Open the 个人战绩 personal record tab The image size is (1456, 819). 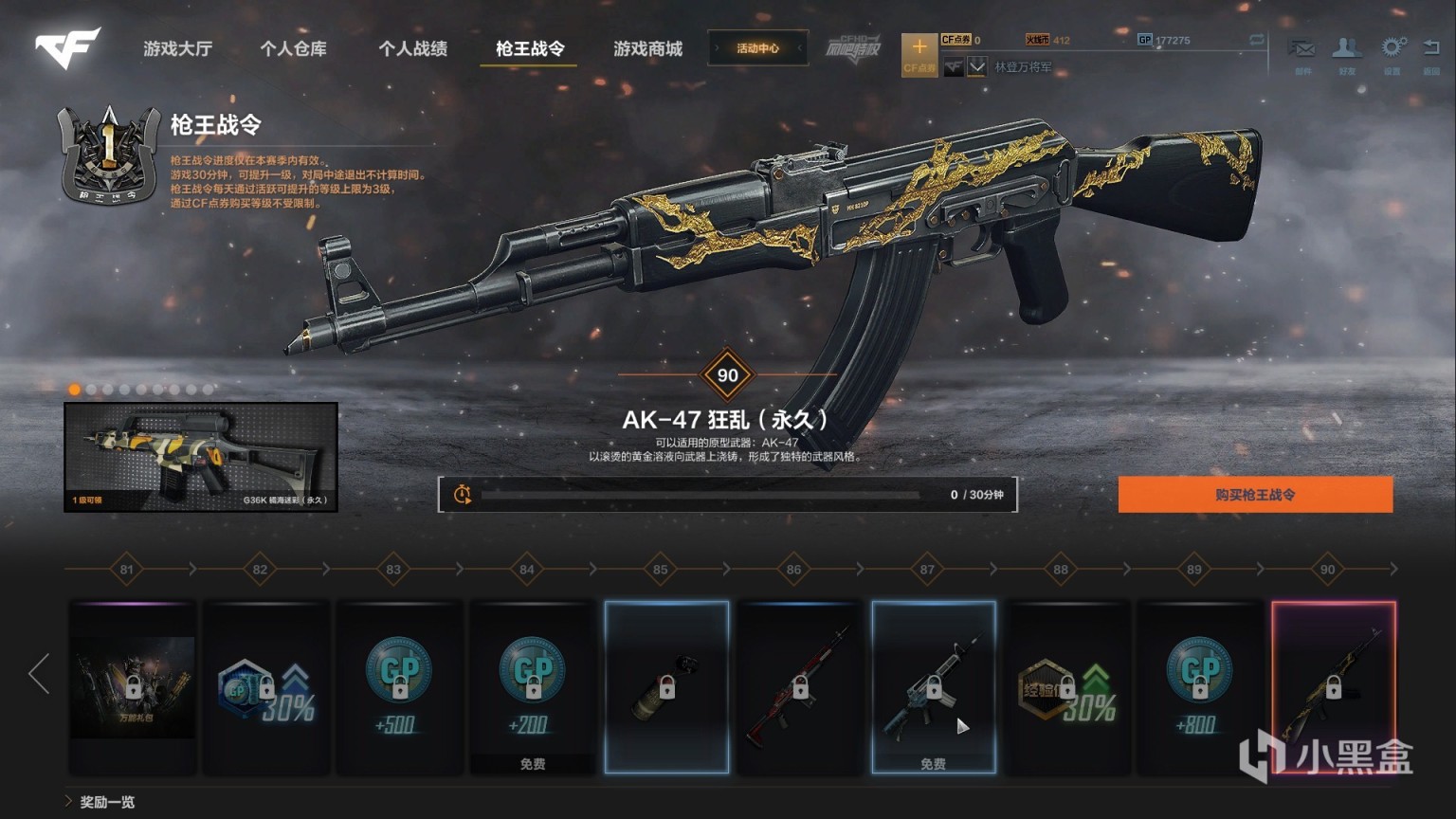pos(412,48)
